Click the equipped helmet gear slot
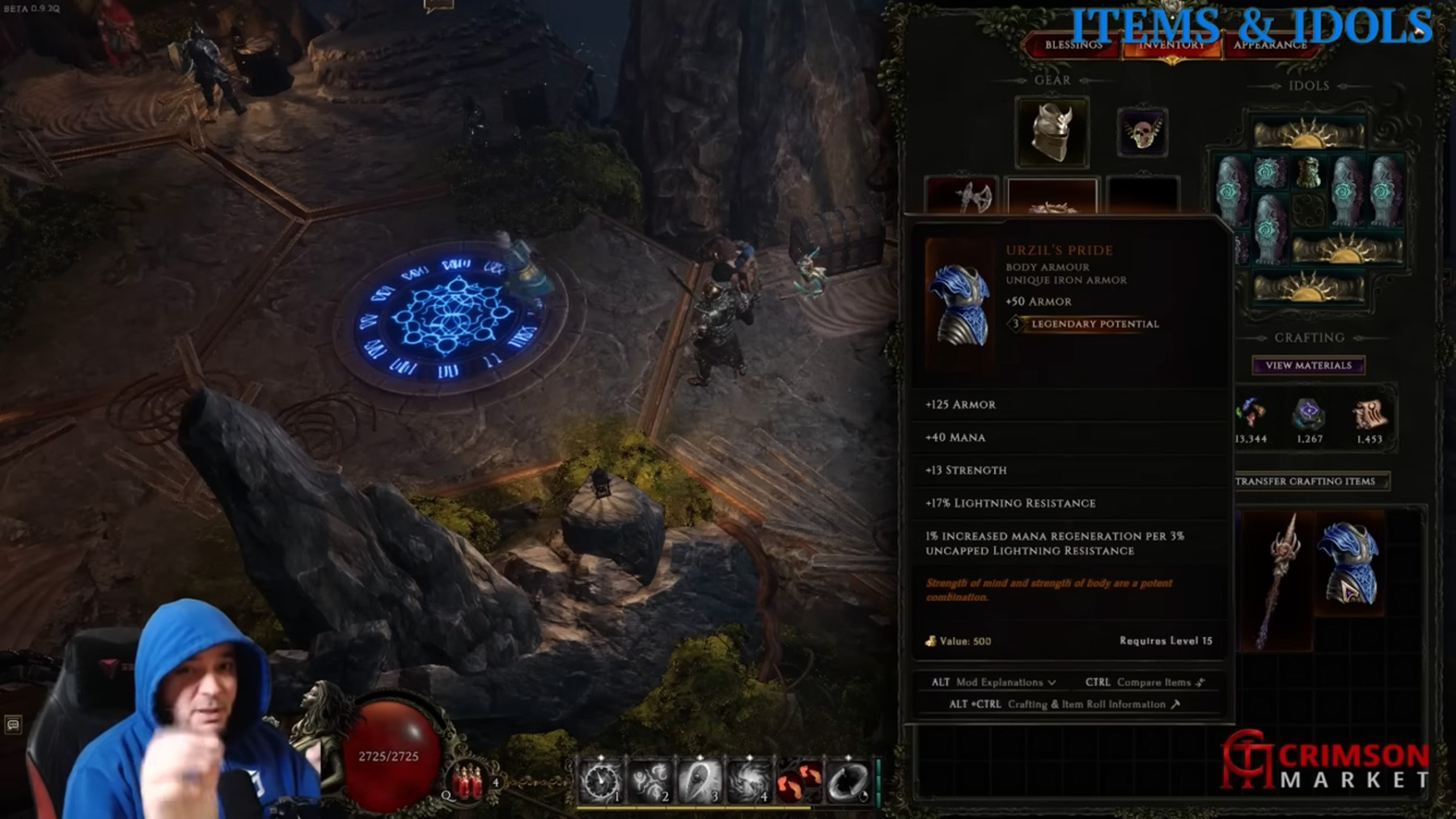The height and width of the screenshot is (819, 1456). 1052,133
